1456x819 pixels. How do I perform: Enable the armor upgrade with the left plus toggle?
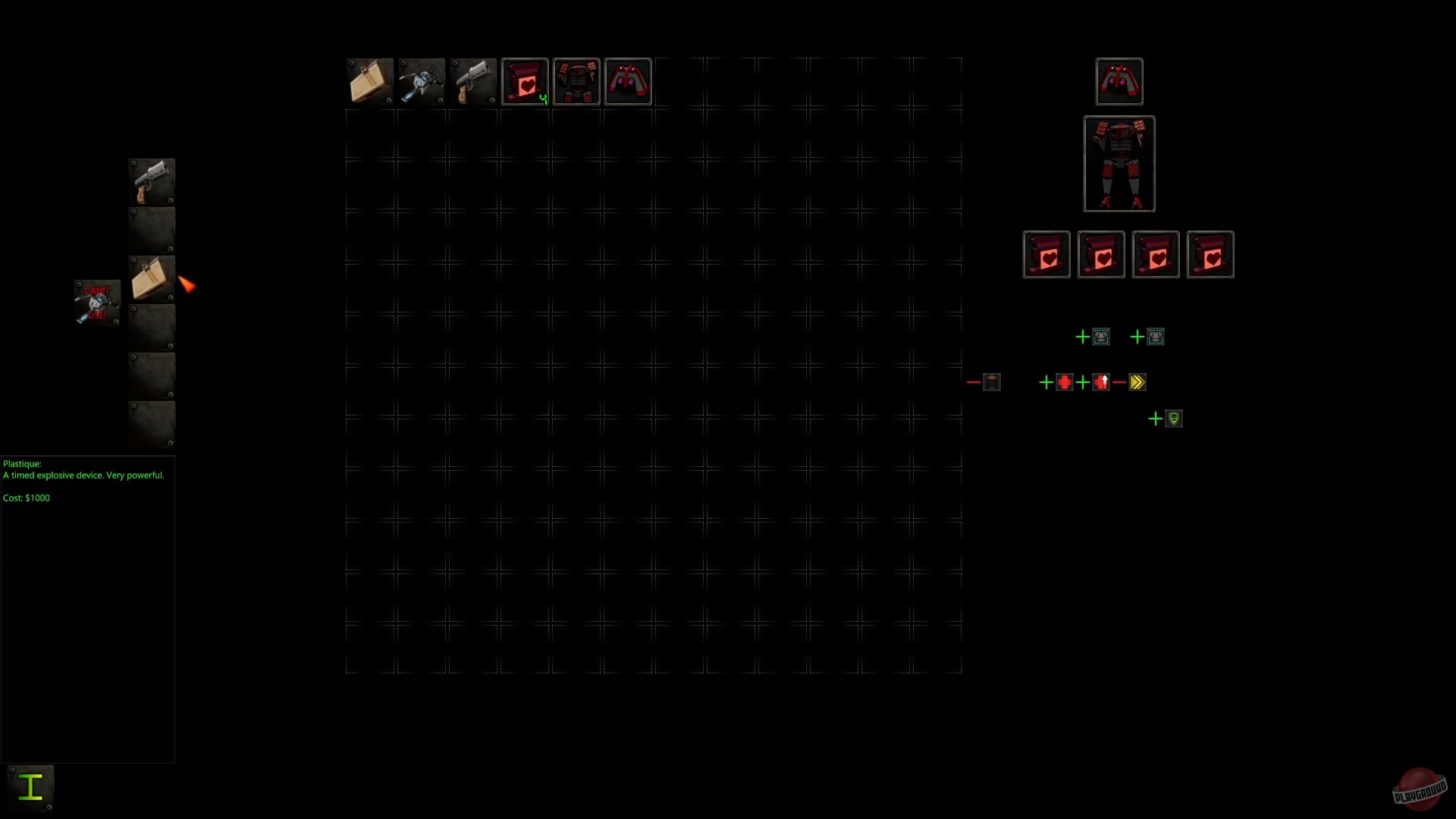click(1082, 337)
